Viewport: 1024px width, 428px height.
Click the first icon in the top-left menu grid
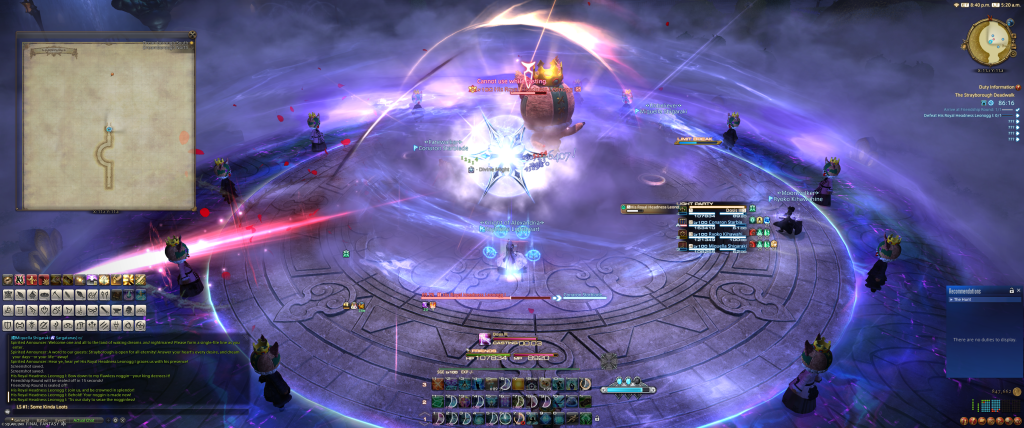7,279
